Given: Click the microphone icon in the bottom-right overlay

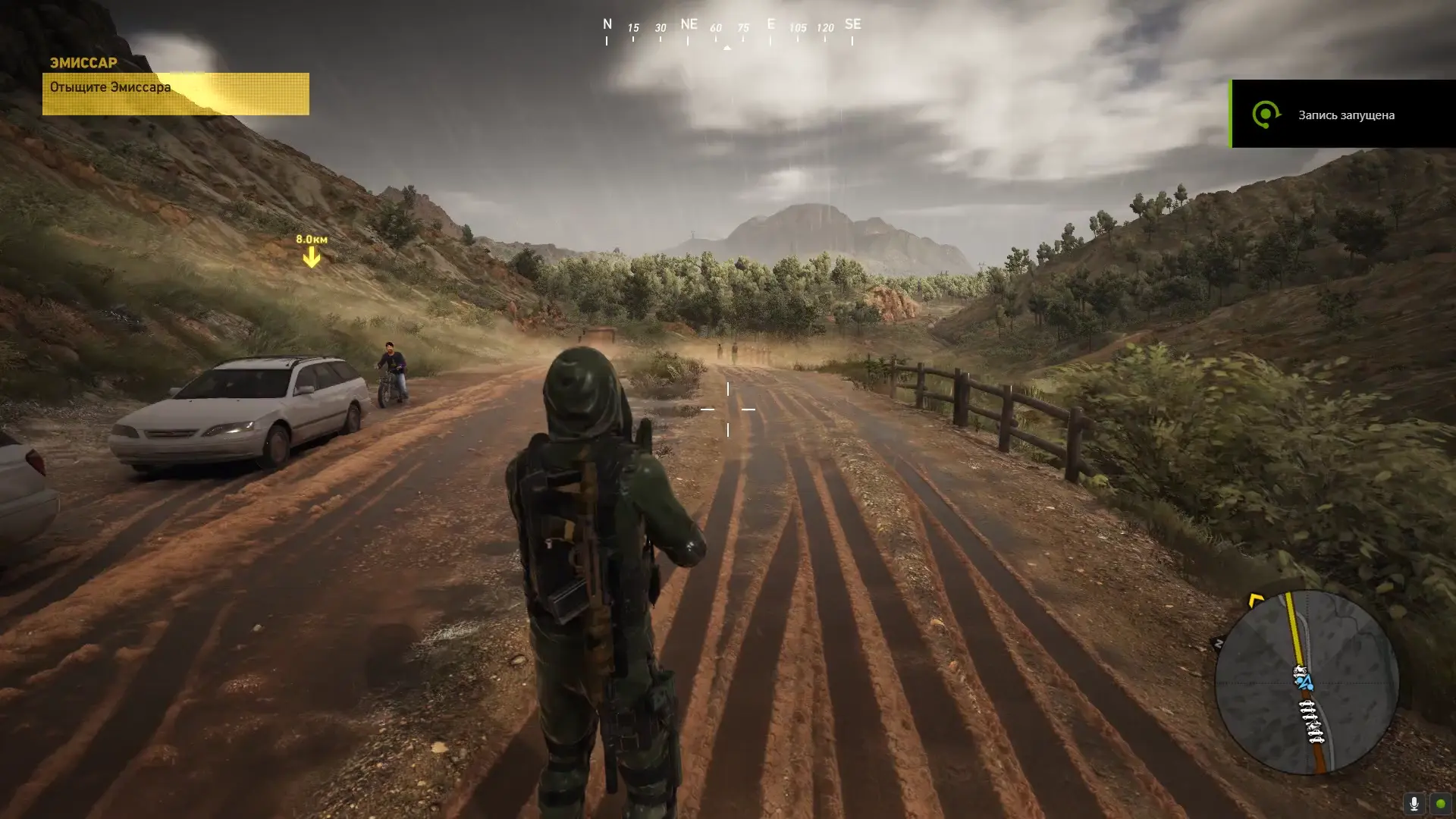Looking at the screenshot, I should pyautogui.click(x=1414, y=803).
